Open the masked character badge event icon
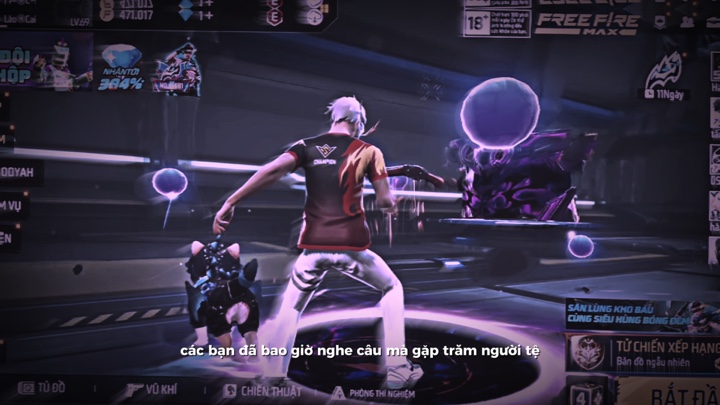 click(177, 70)
